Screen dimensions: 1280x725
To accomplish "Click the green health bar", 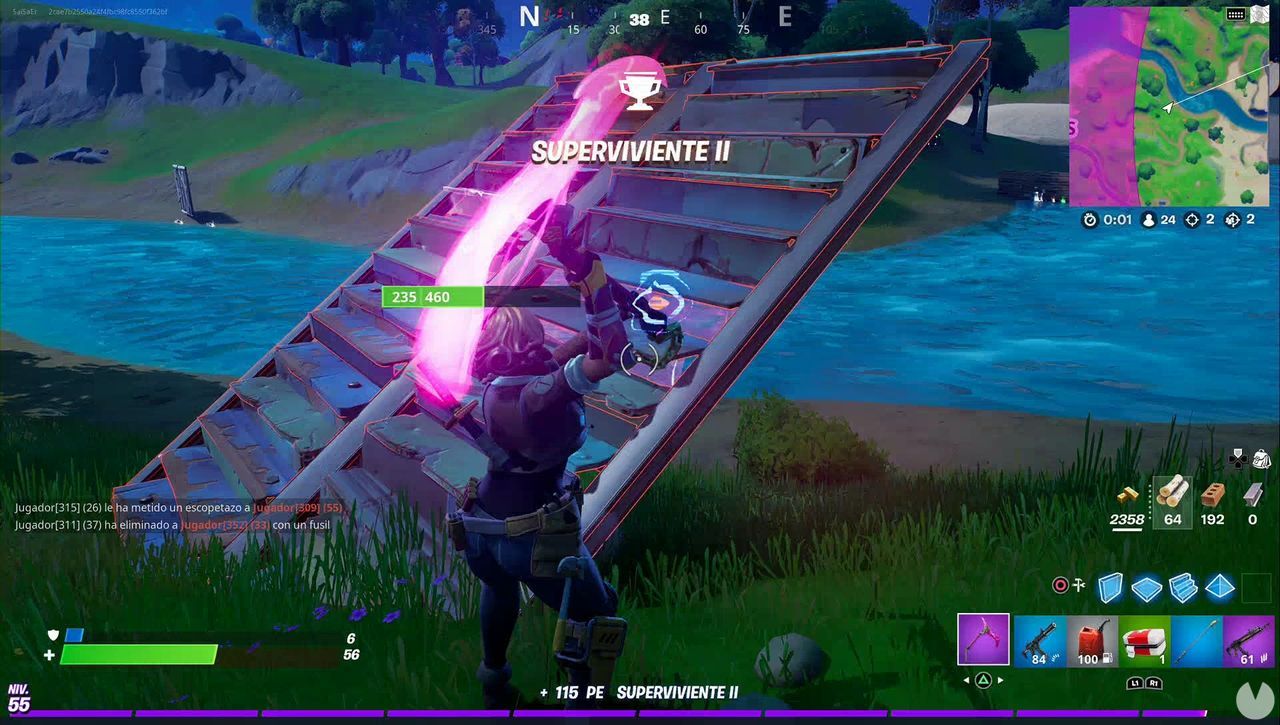I will point(140,654).
